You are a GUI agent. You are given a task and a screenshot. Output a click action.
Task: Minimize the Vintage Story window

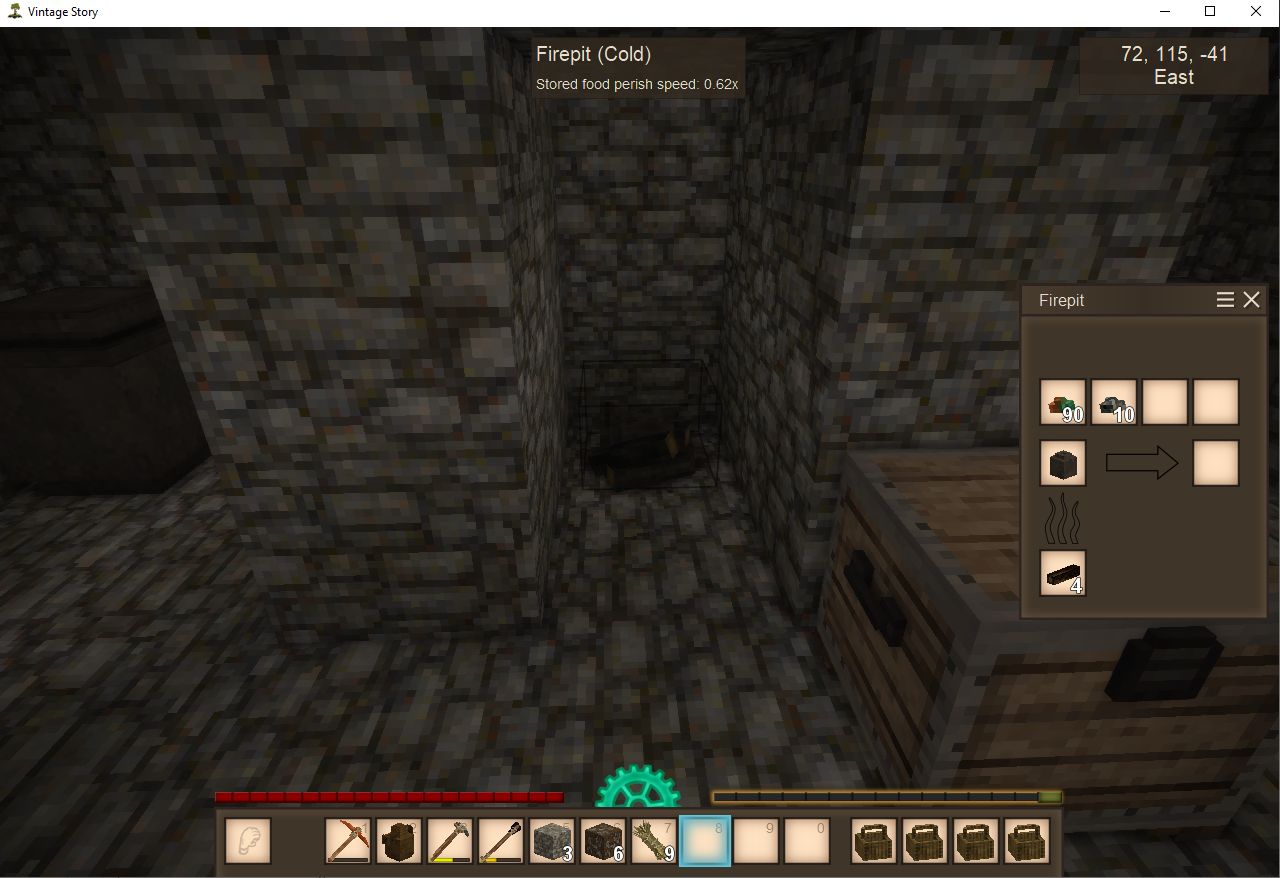coord(1164,12)
